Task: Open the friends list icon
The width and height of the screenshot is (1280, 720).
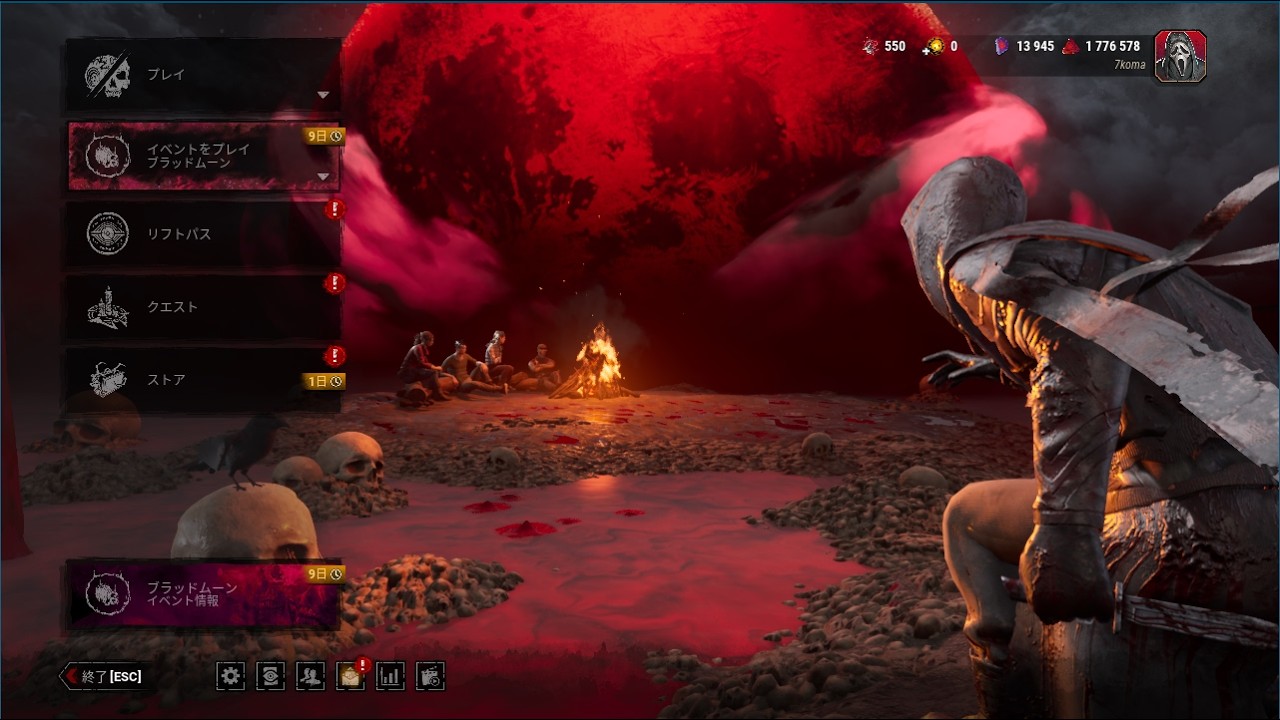Action: [310, 676]
